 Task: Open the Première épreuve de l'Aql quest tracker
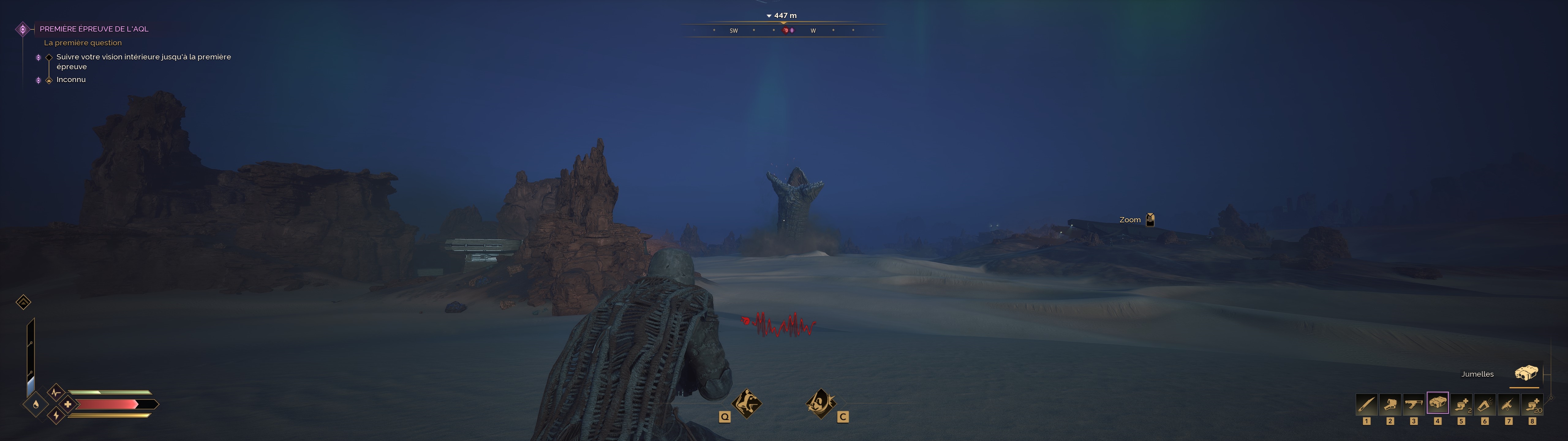[94, 28]
